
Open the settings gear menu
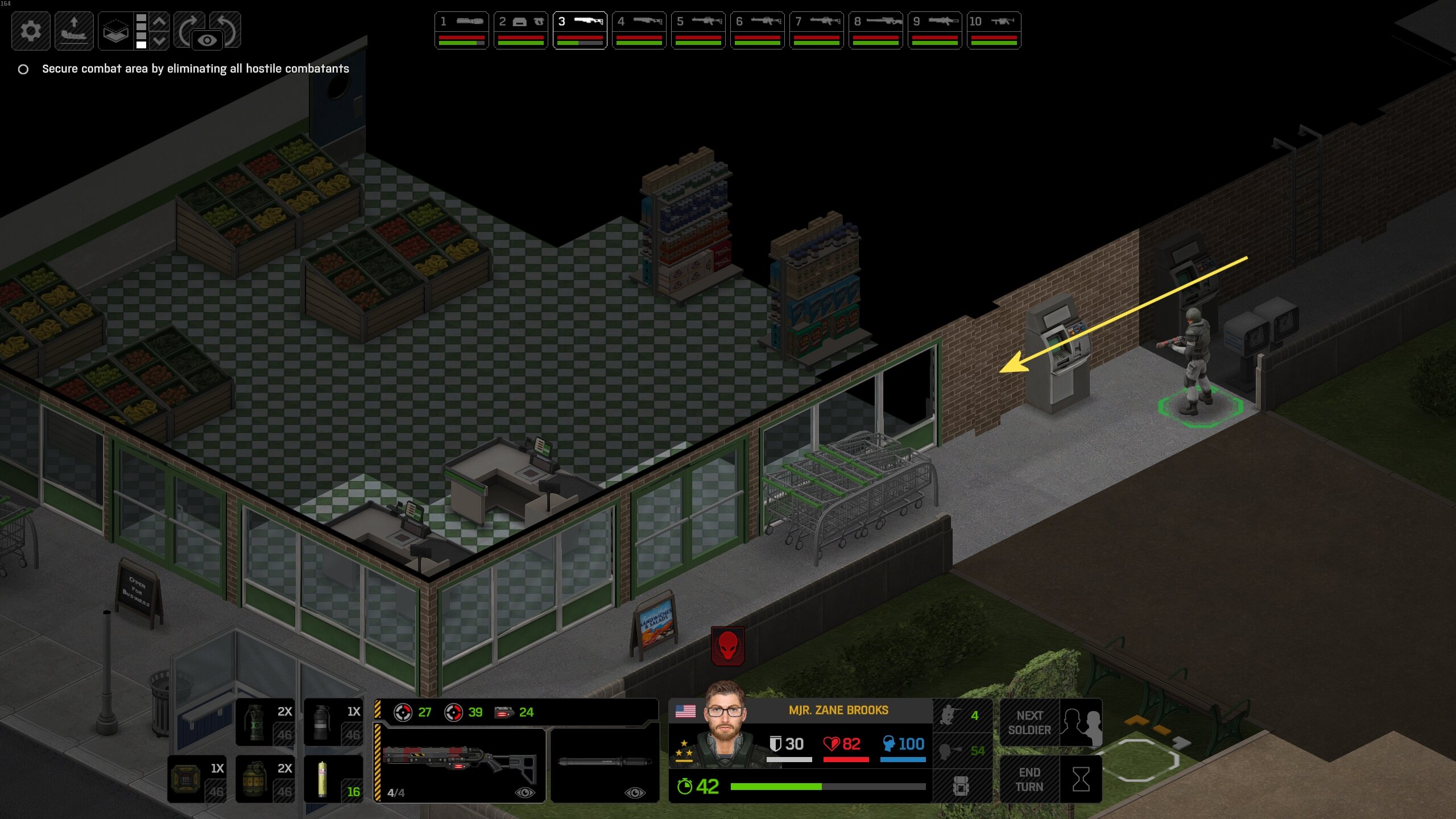(x=31, y=31)
